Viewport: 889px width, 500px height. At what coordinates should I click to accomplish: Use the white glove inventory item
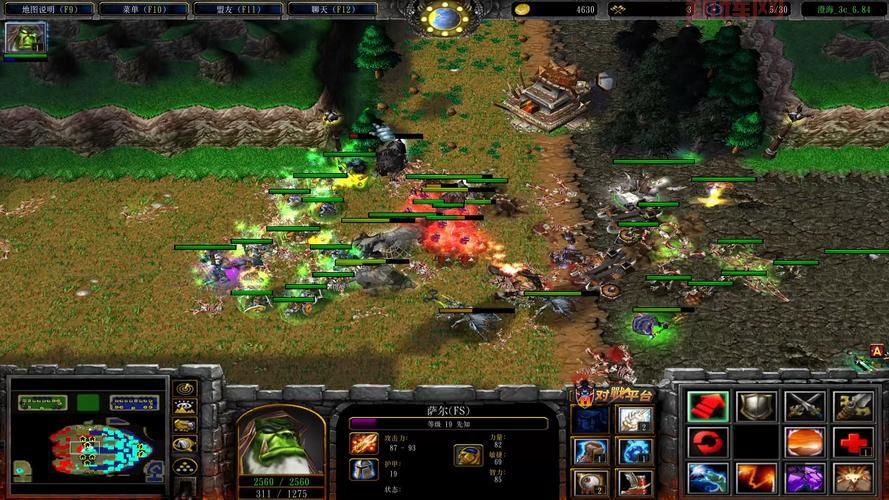tap(634, 417)
